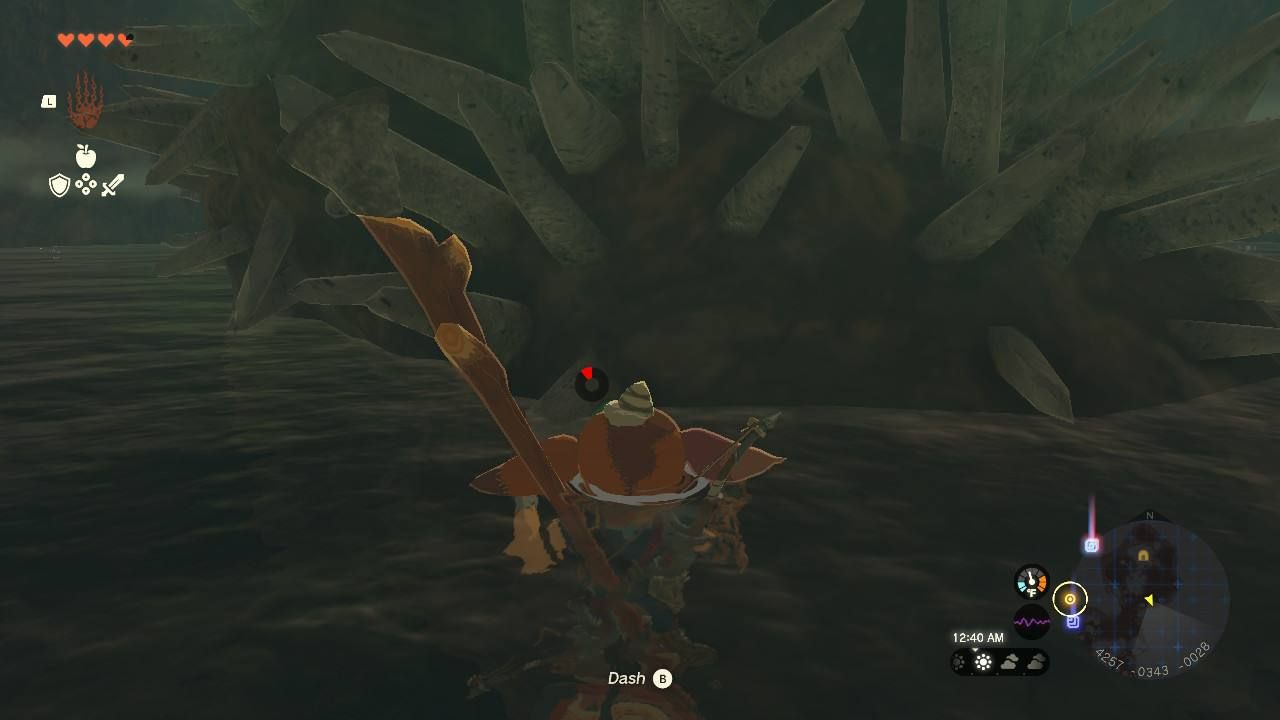Toggle the cloudy weather forecast icon
Viewport: 1280px width, 720px height.
pyautogui.click(x=1009, y=661)
